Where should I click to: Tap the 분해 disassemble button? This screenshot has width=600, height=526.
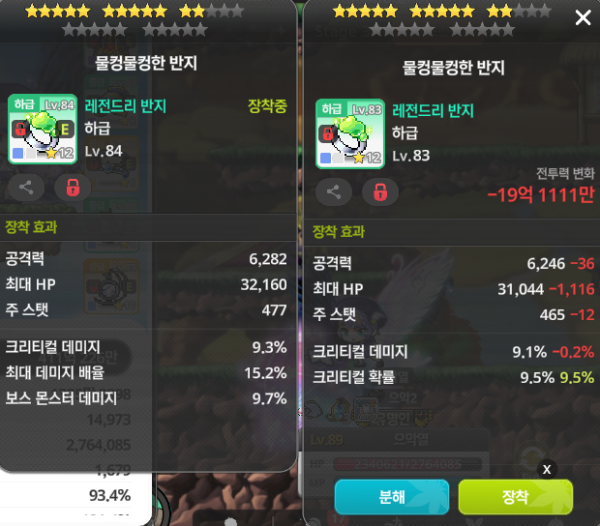pos(392,496)
